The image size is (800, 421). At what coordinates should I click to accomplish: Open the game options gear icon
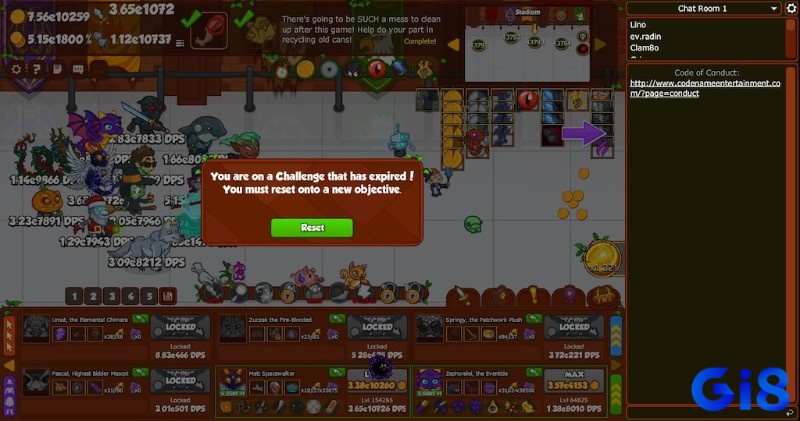coord(16,69)
